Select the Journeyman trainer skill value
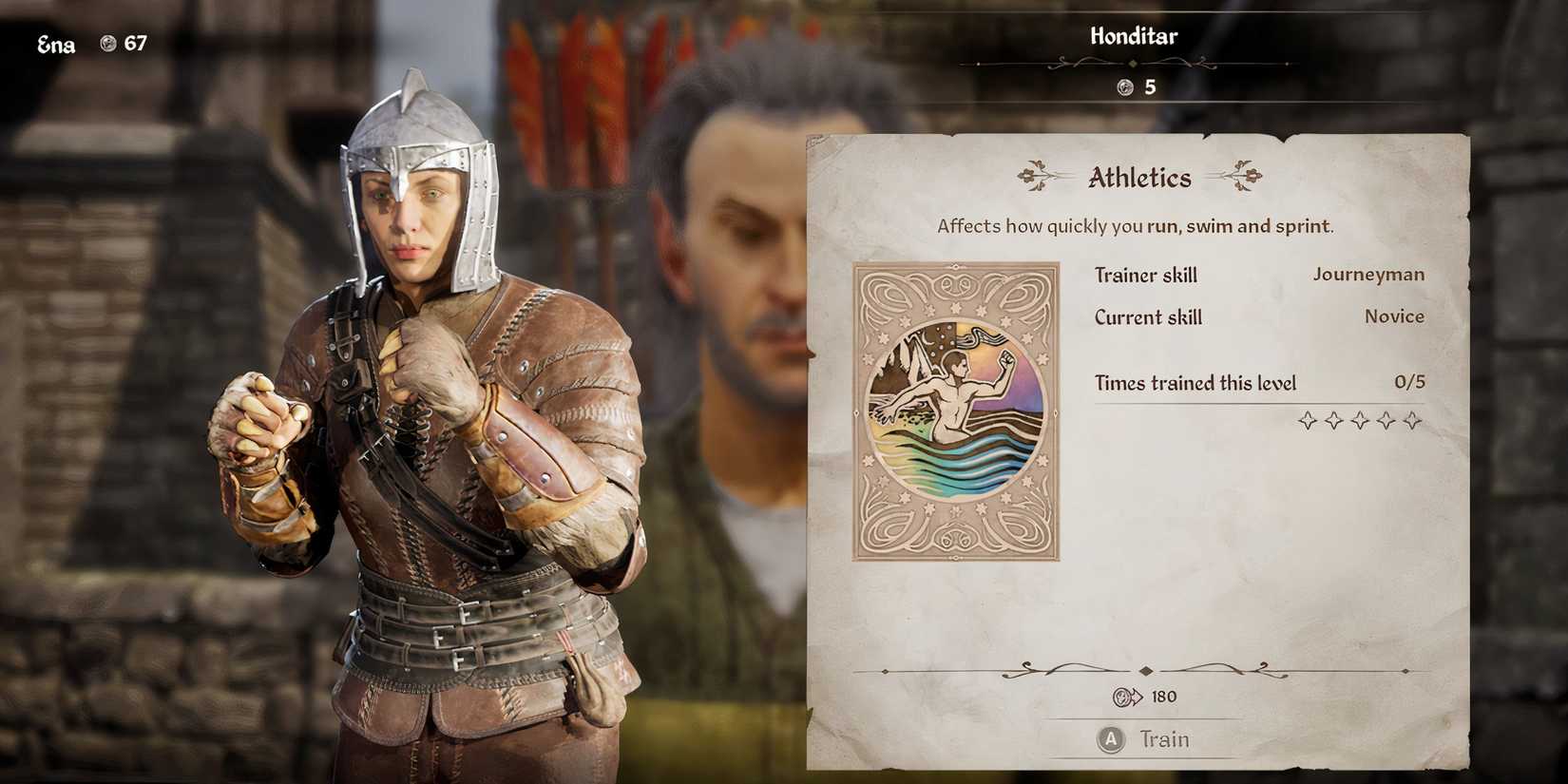Viewport: 1568px width, 784px height. [1368, 274]
